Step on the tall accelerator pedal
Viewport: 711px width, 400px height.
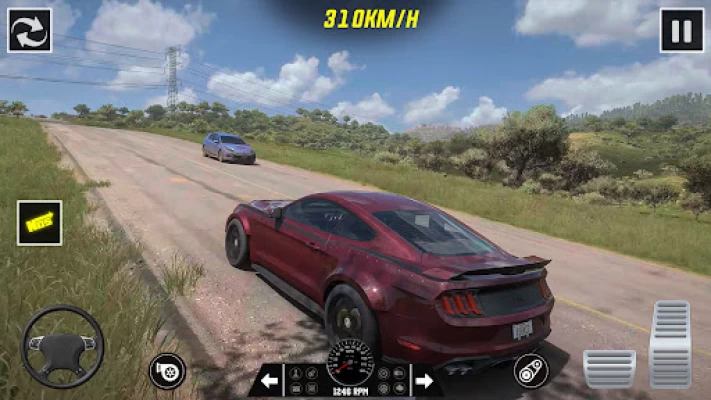[x=669, y=344]
